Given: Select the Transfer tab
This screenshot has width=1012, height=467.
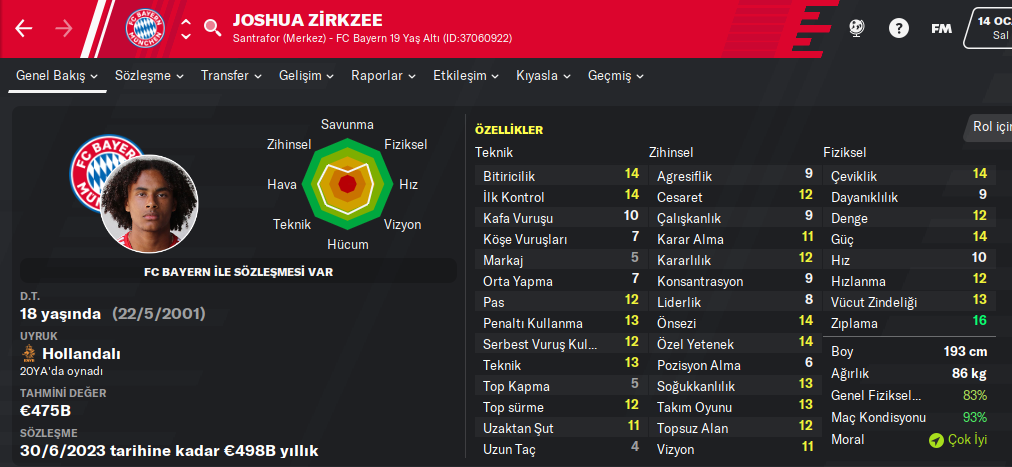Looking at the screenshot, I should pyautogui.click(x=231, y=76).
